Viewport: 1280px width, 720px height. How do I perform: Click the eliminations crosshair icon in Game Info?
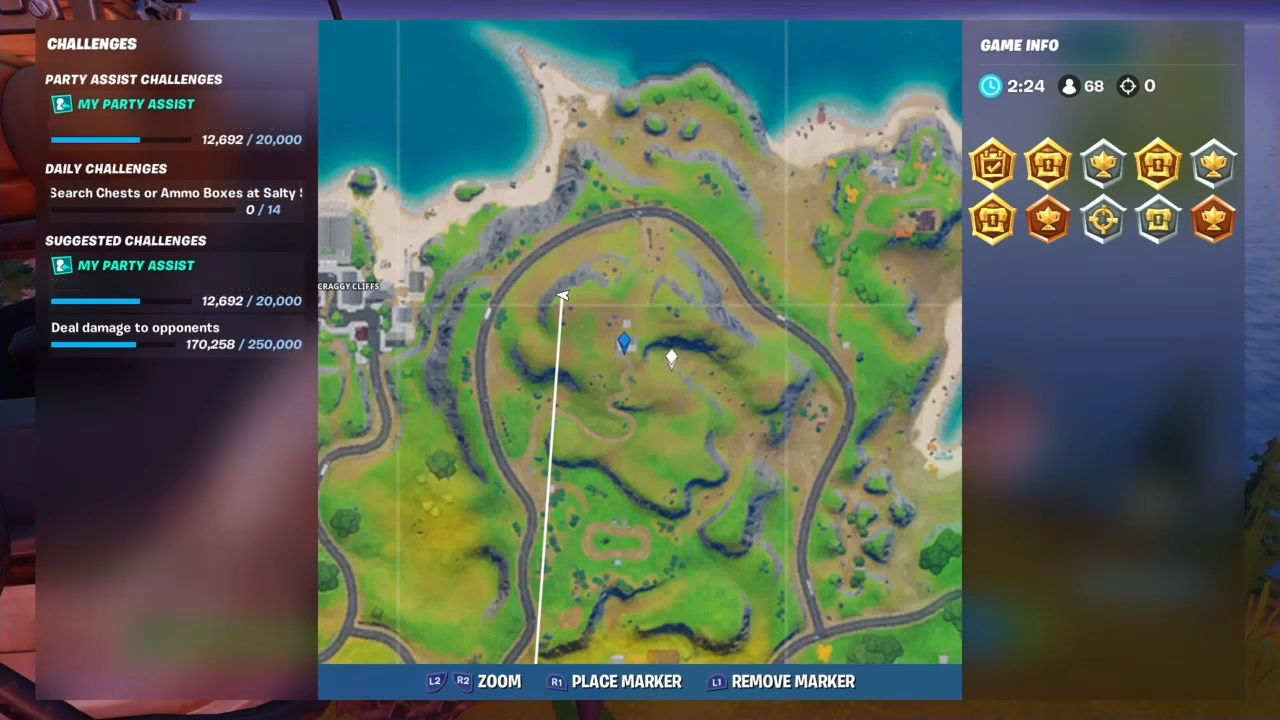pos(1128,86)
